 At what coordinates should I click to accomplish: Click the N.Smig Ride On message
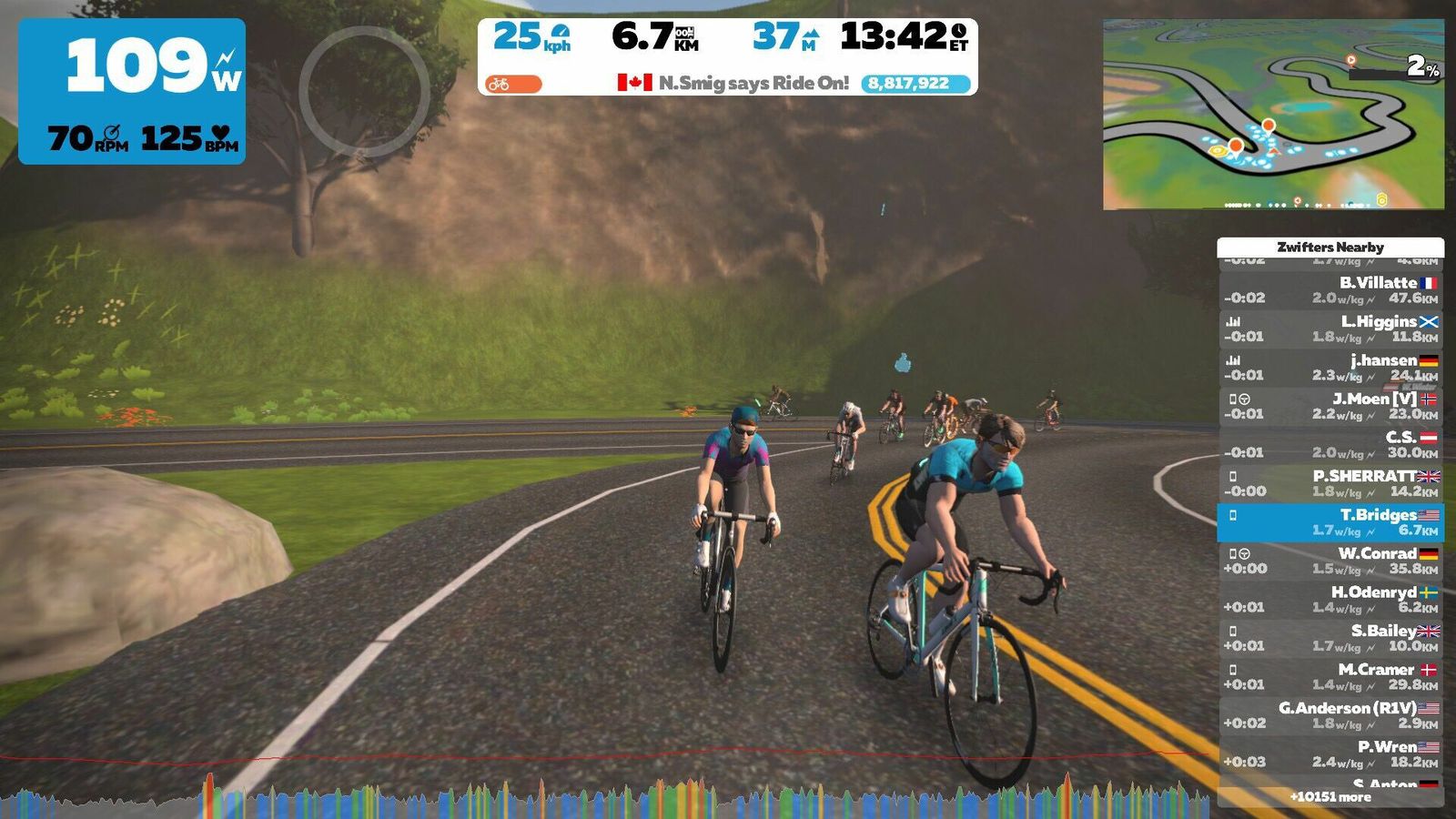click(x=733, y=83)
